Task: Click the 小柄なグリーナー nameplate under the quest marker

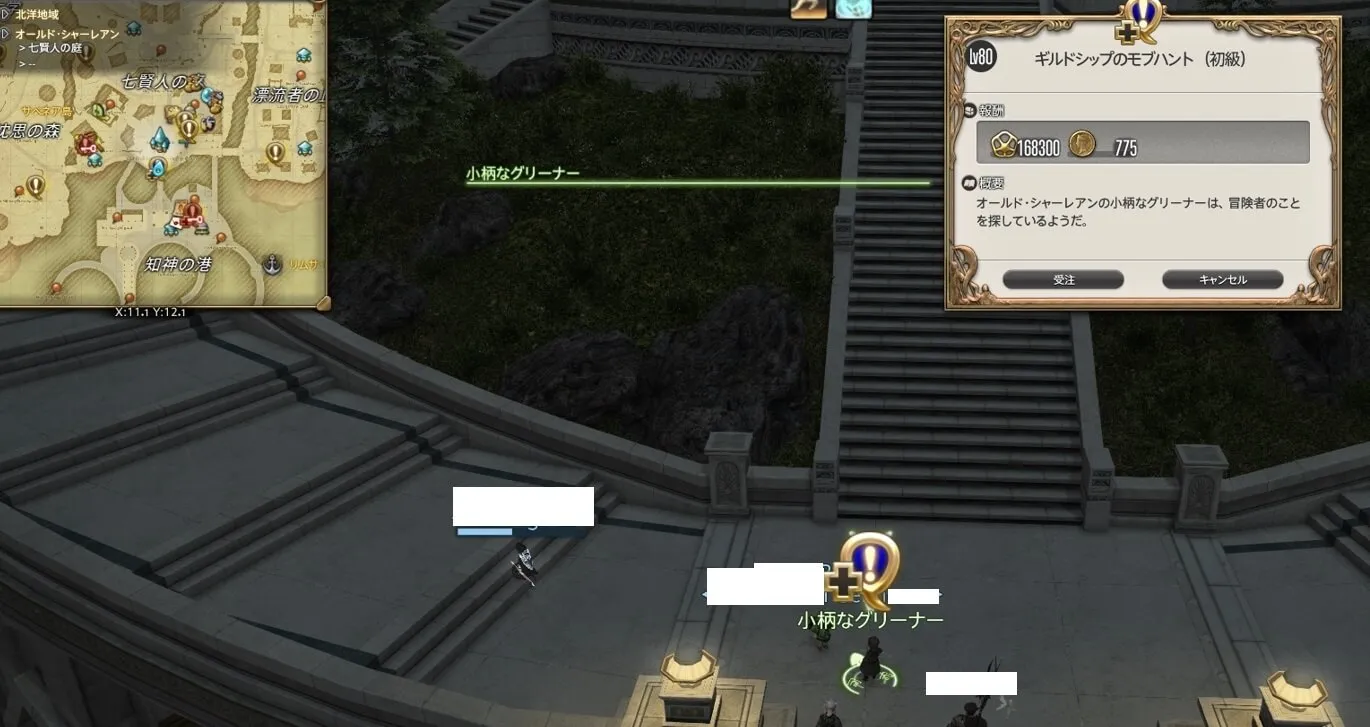Action: (x=870, y=621)
